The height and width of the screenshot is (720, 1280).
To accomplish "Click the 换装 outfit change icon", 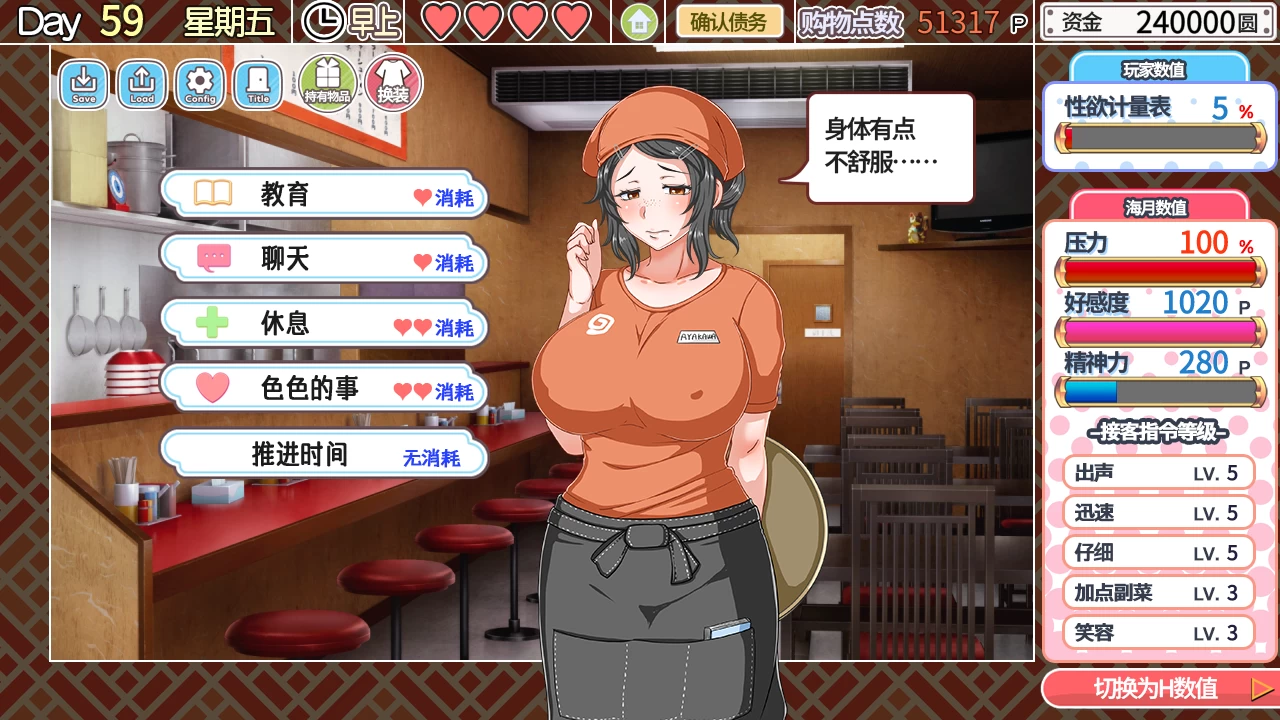I will (390, 82).
